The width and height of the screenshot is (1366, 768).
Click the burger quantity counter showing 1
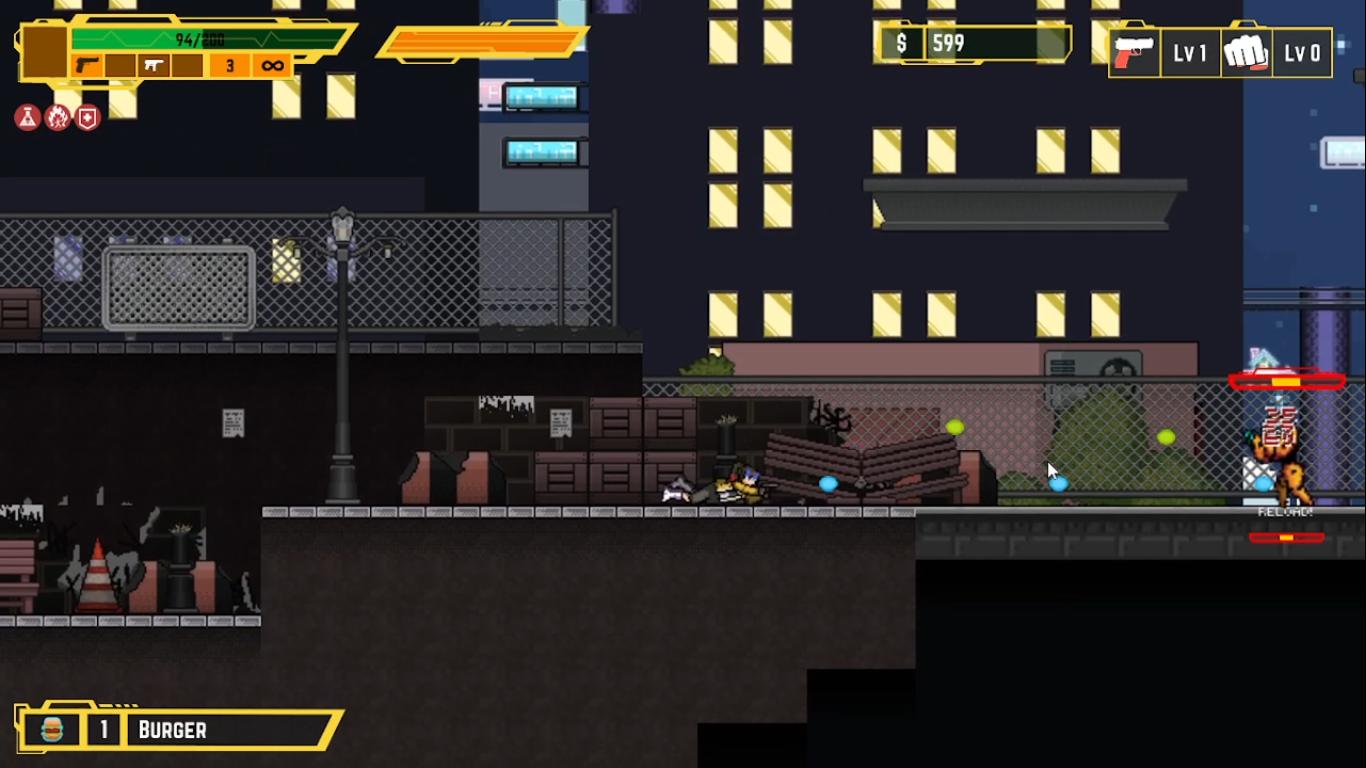103,729
